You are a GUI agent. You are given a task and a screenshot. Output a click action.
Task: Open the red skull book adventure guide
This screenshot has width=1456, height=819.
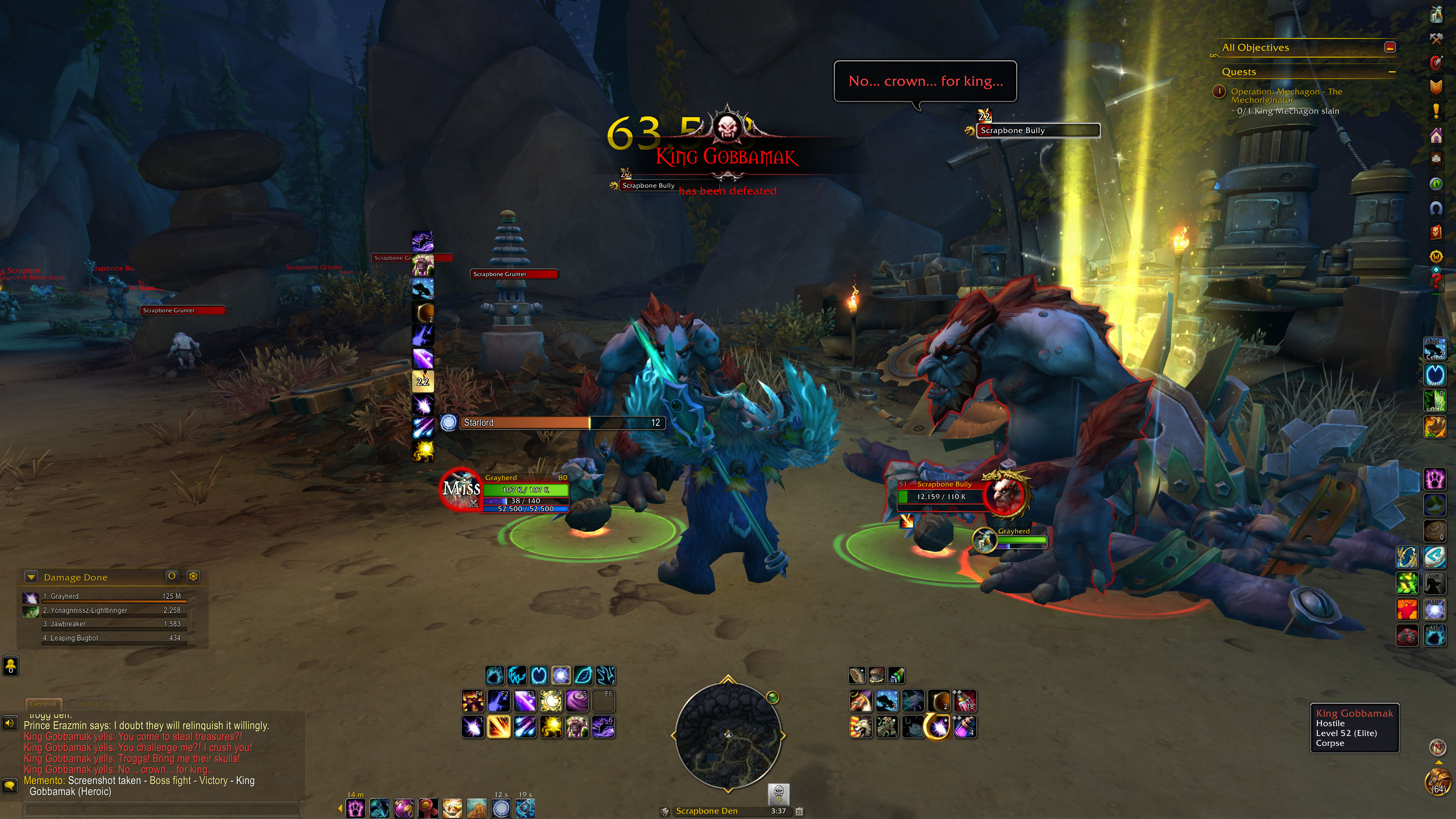[1436, 232]
